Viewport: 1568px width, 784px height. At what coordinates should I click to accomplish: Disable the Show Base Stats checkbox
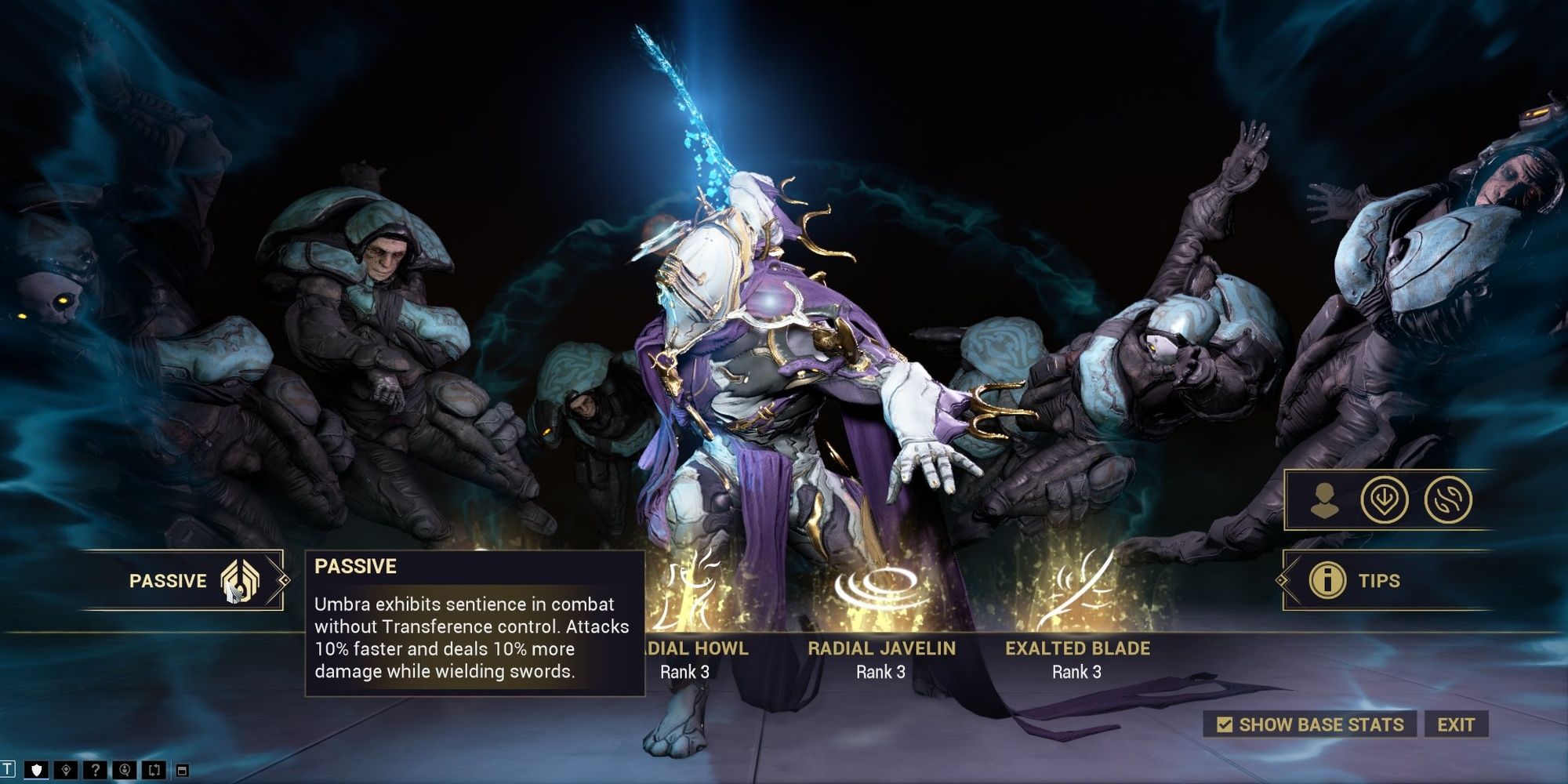coord(1225,725)
